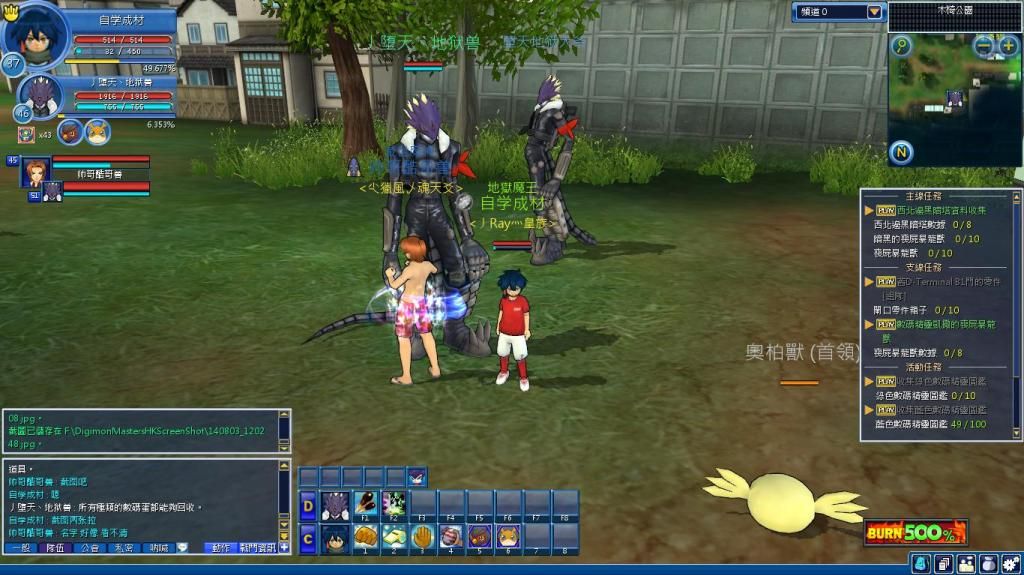
Task: Switch chat to the 公會 tab
Action: 89,548
